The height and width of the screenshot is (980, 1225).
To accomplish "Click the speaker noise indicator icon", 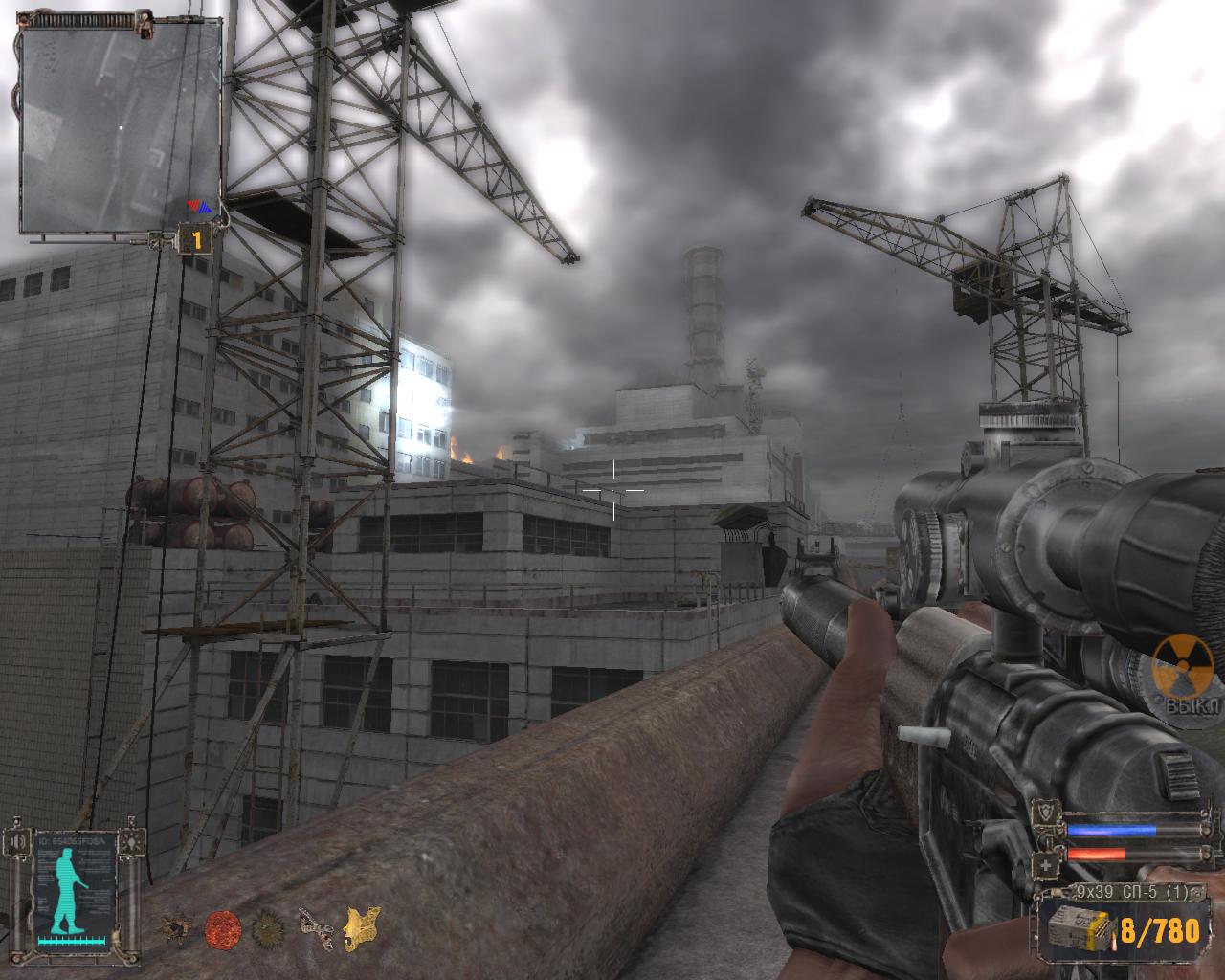I will 18,842.
